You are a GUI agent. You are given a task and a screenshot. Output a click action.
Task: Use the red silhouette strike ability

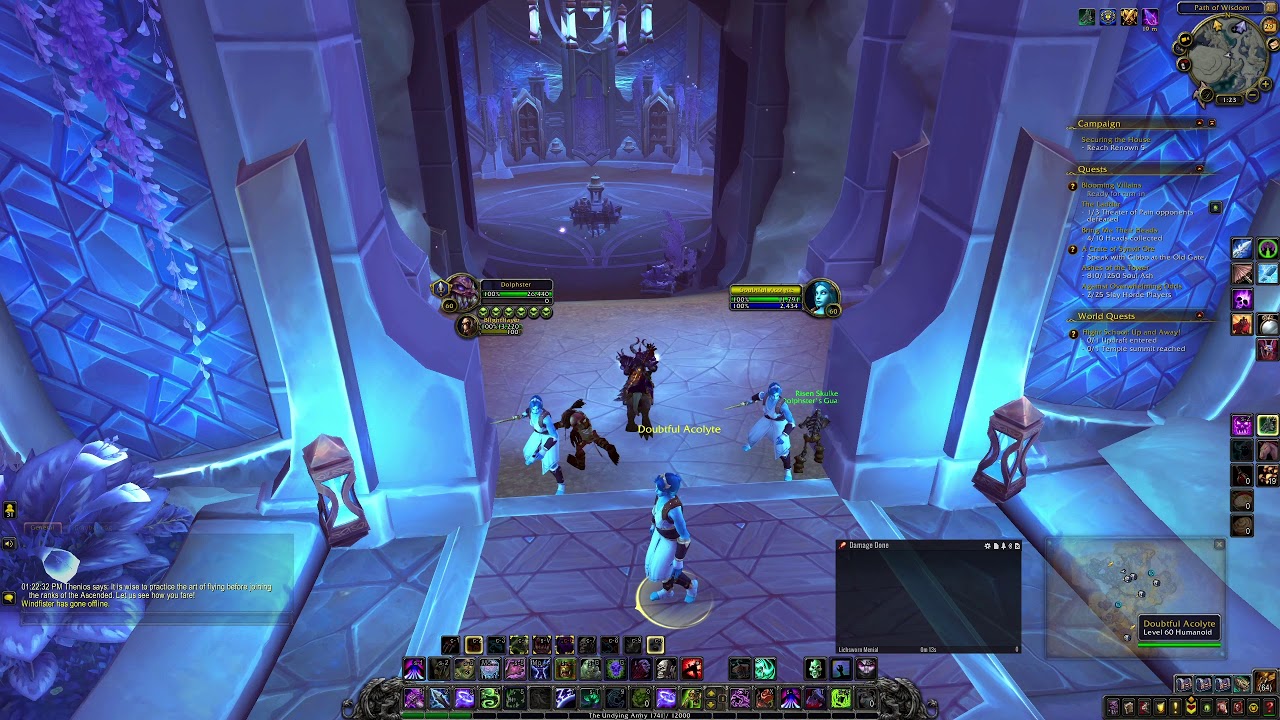point(692,669)
